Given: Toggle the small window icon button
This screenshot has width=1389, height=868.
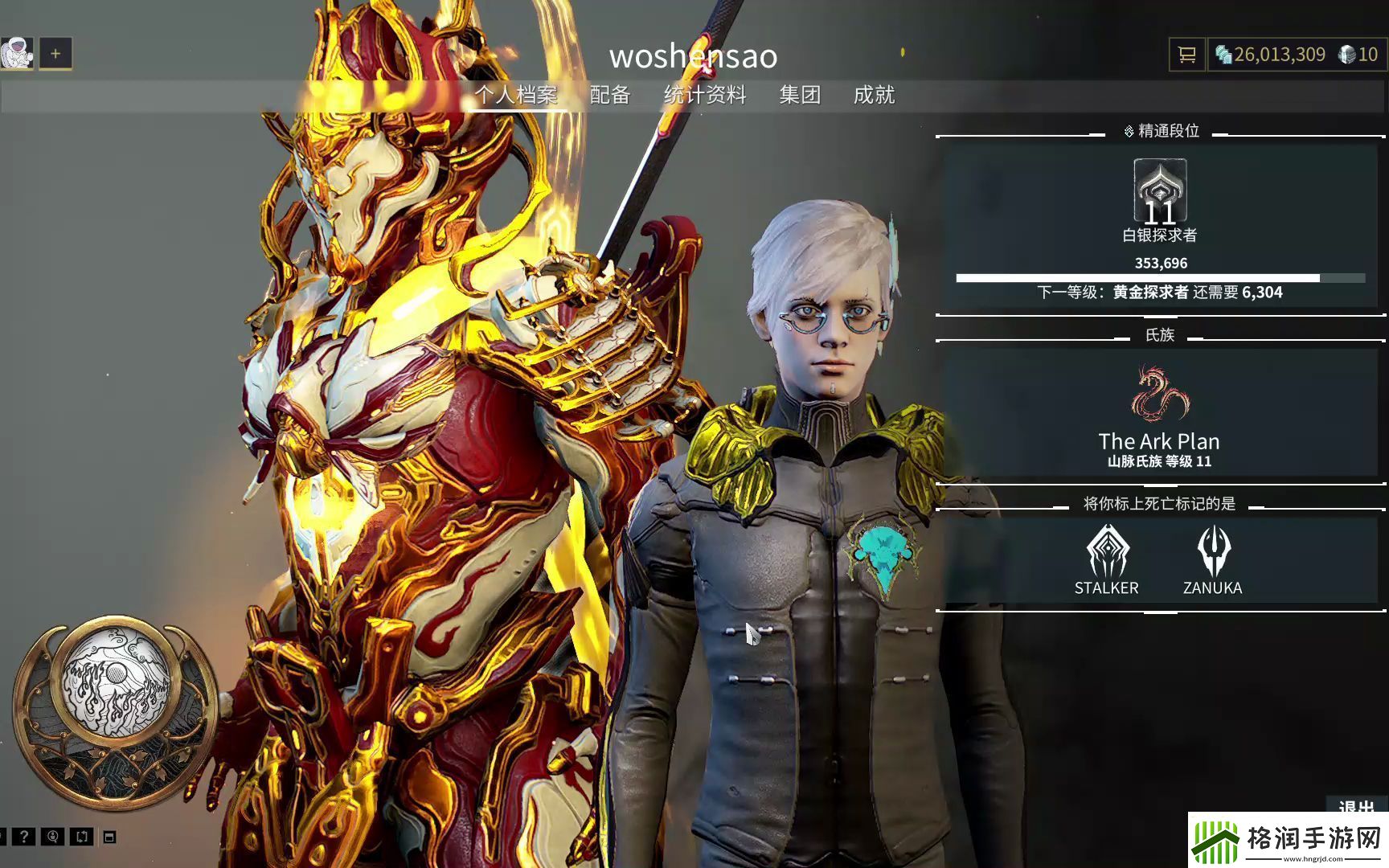Looking at the screenshot, I should click(110, 837).
